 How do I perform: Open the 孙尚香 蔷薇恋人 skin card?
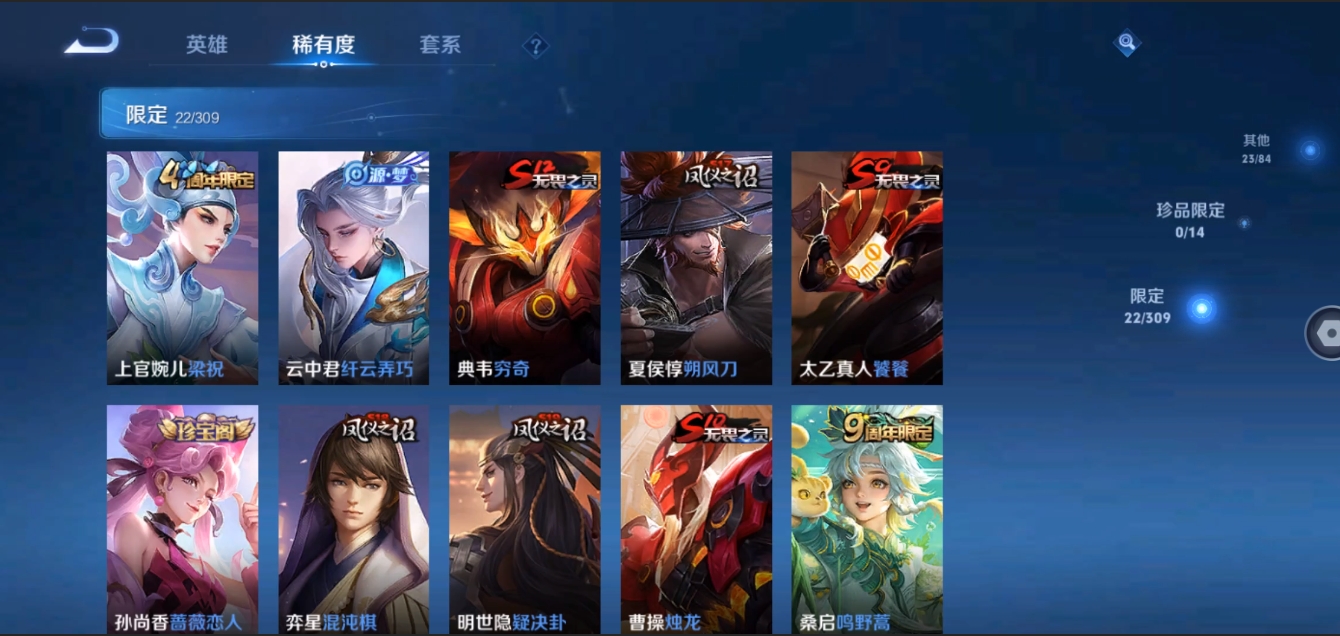182,519
